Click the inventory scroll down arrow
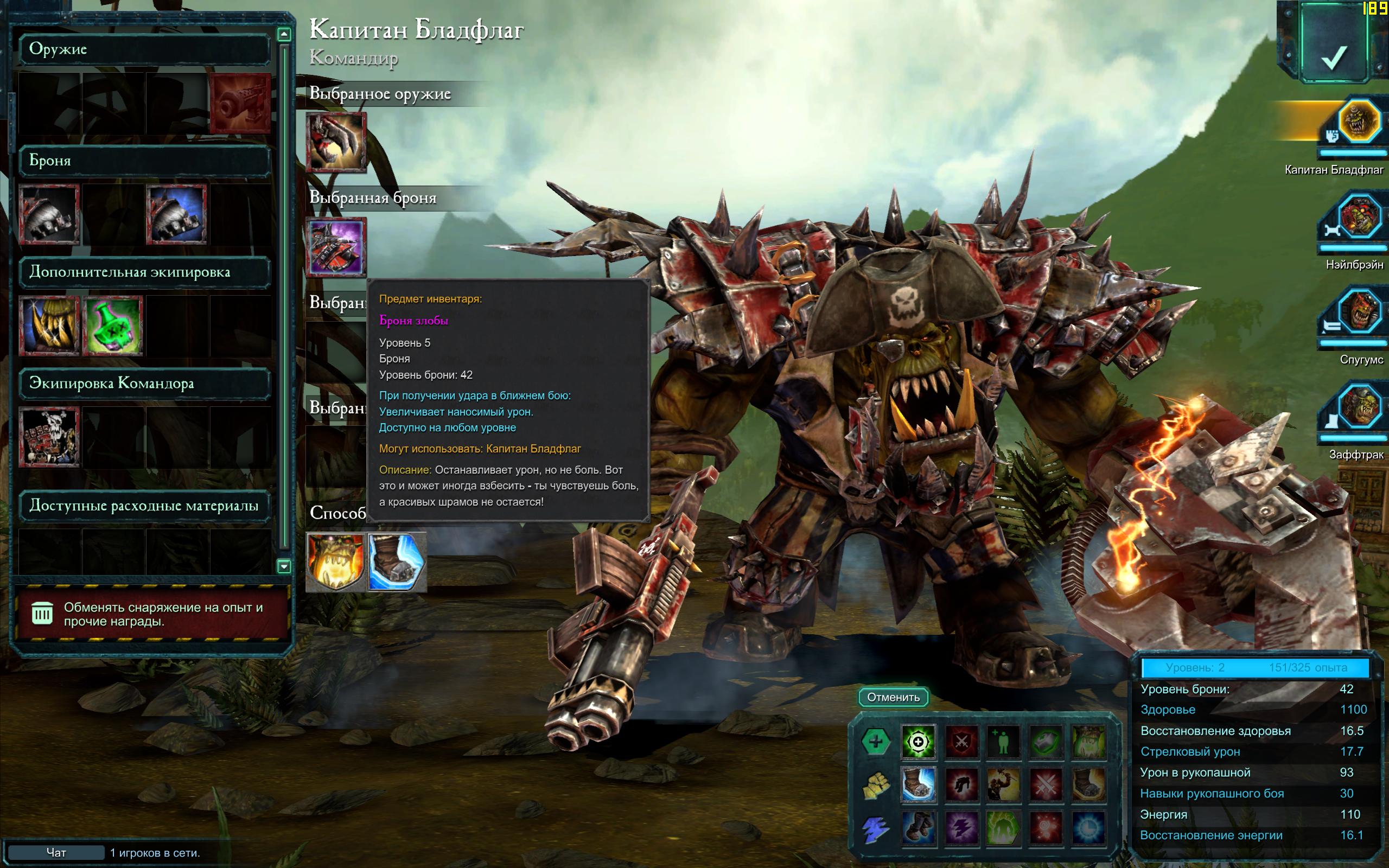1389x868 pixels. 284,566
